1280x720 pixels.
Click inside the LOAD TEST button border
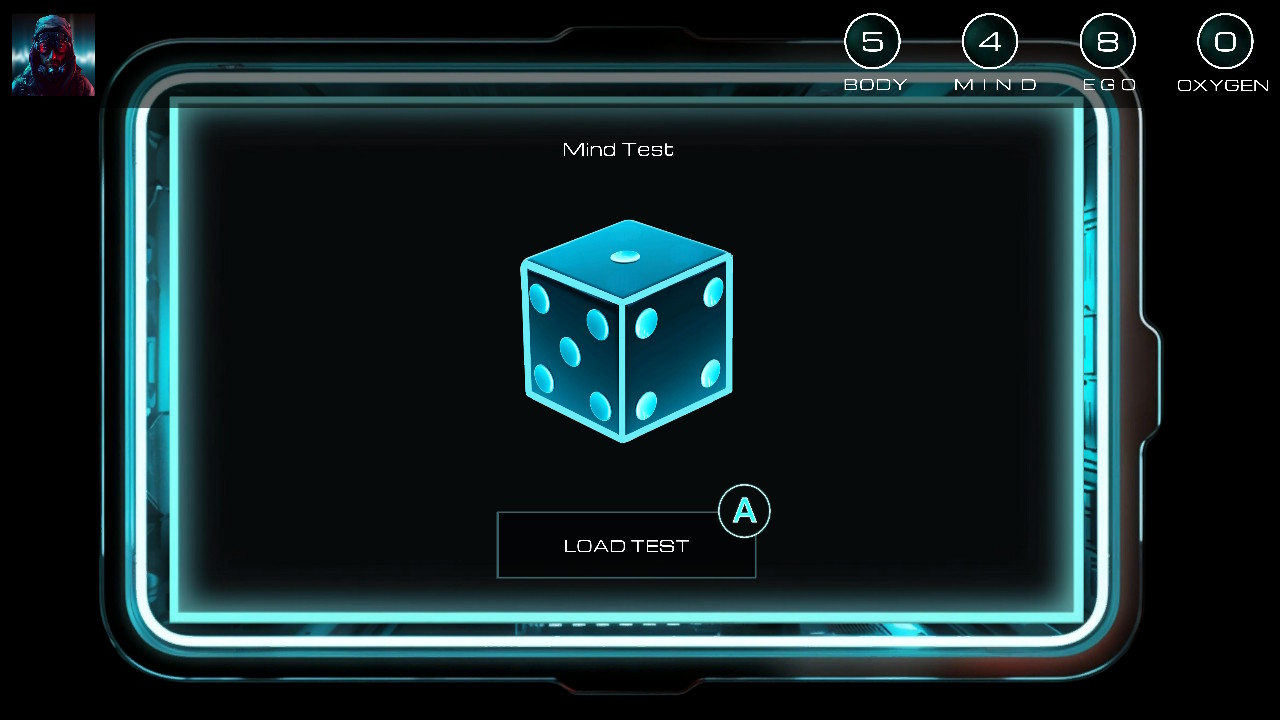[x=626, y=545]
